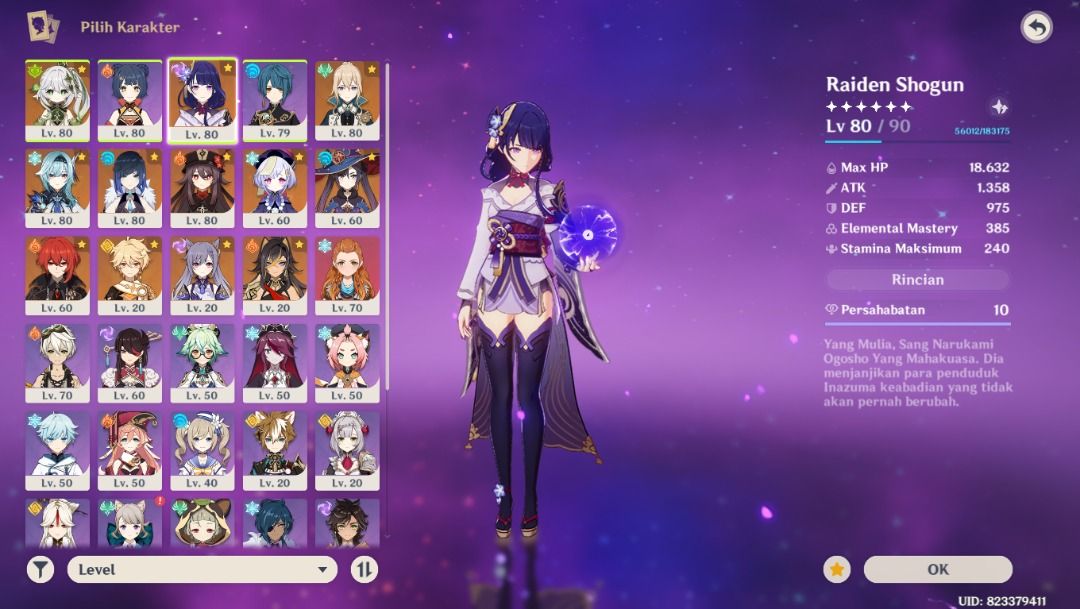
Task: Pick Eula from the character list
Action: [57, 189]
